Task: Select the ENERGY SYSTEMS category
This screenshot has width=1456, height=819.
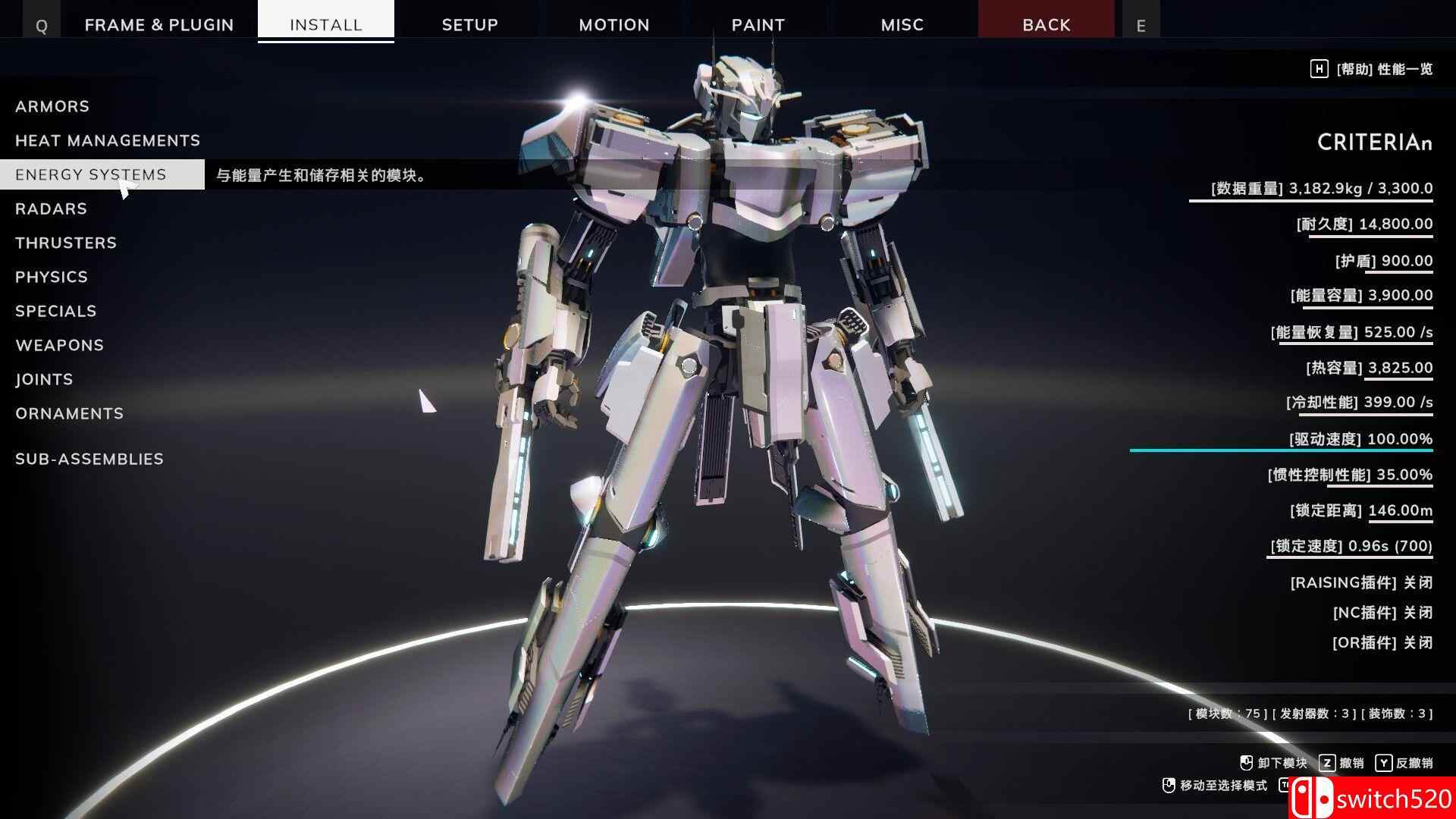Action: point(91,174)
